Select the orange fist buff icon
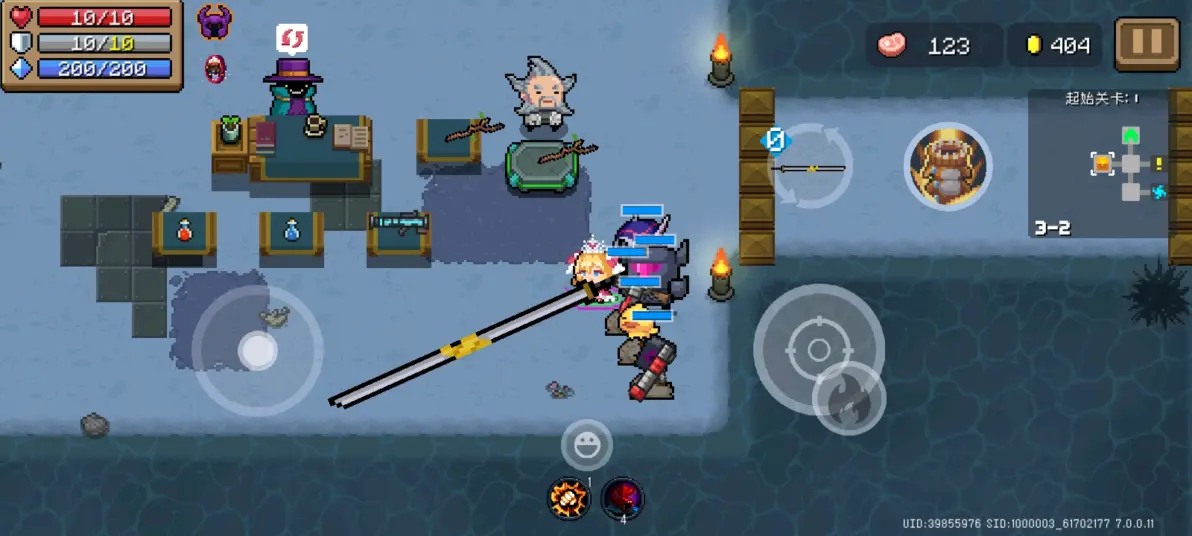The image size is (1192, 536). coord(570,498)
